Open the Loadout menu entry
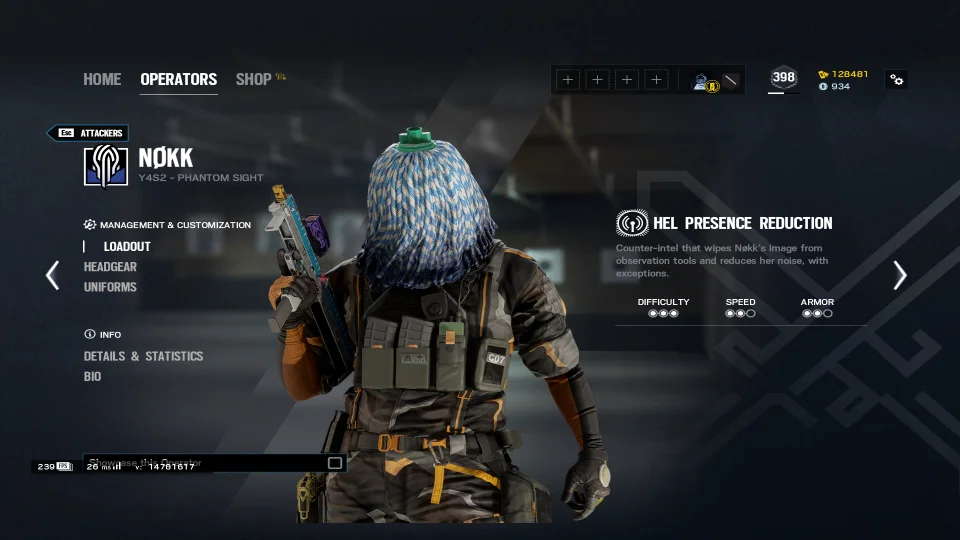The width and height of the screenshot is (960, 540). point(127,246)
